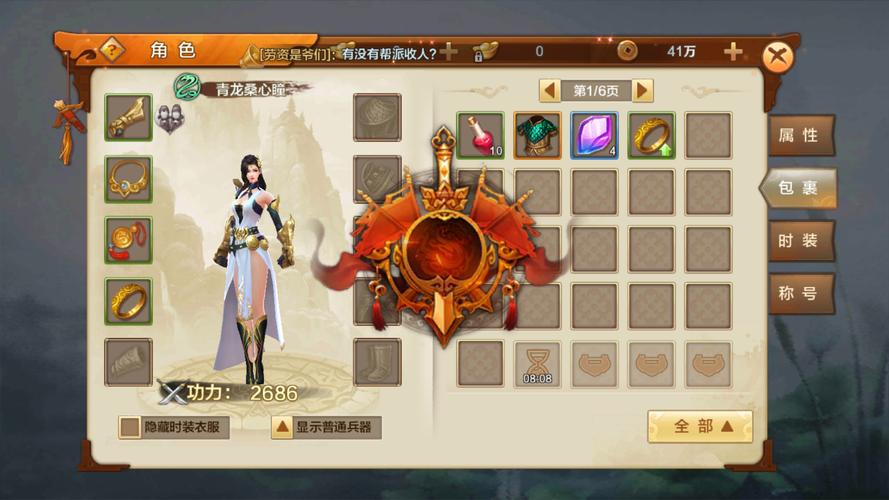Select the equipped gold ring slot
The width and height of the screenshot is (889, 500).
pyautogui.click(x=129, y=301)
